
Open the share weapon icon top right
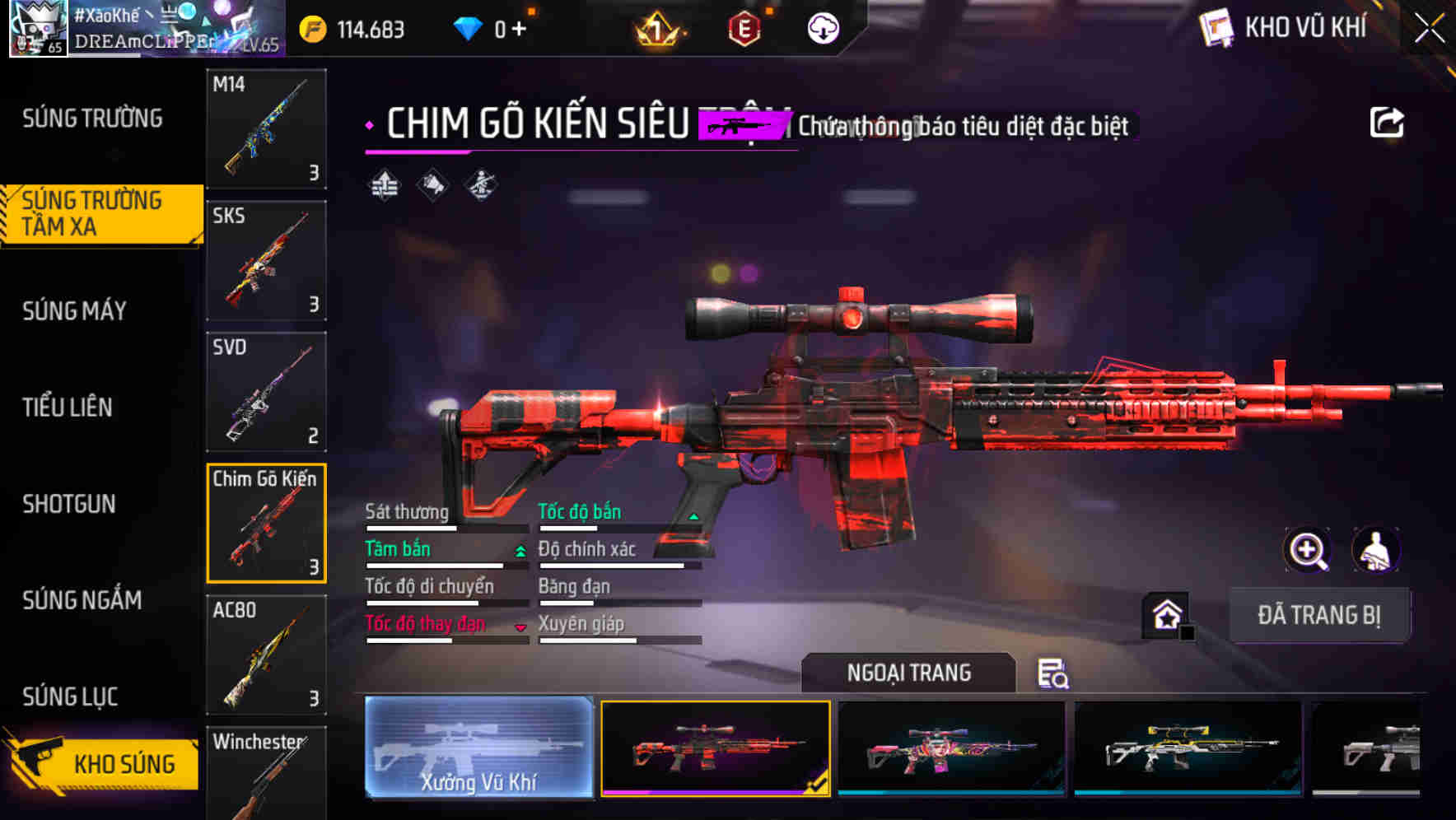click(x=1387, y=121)
